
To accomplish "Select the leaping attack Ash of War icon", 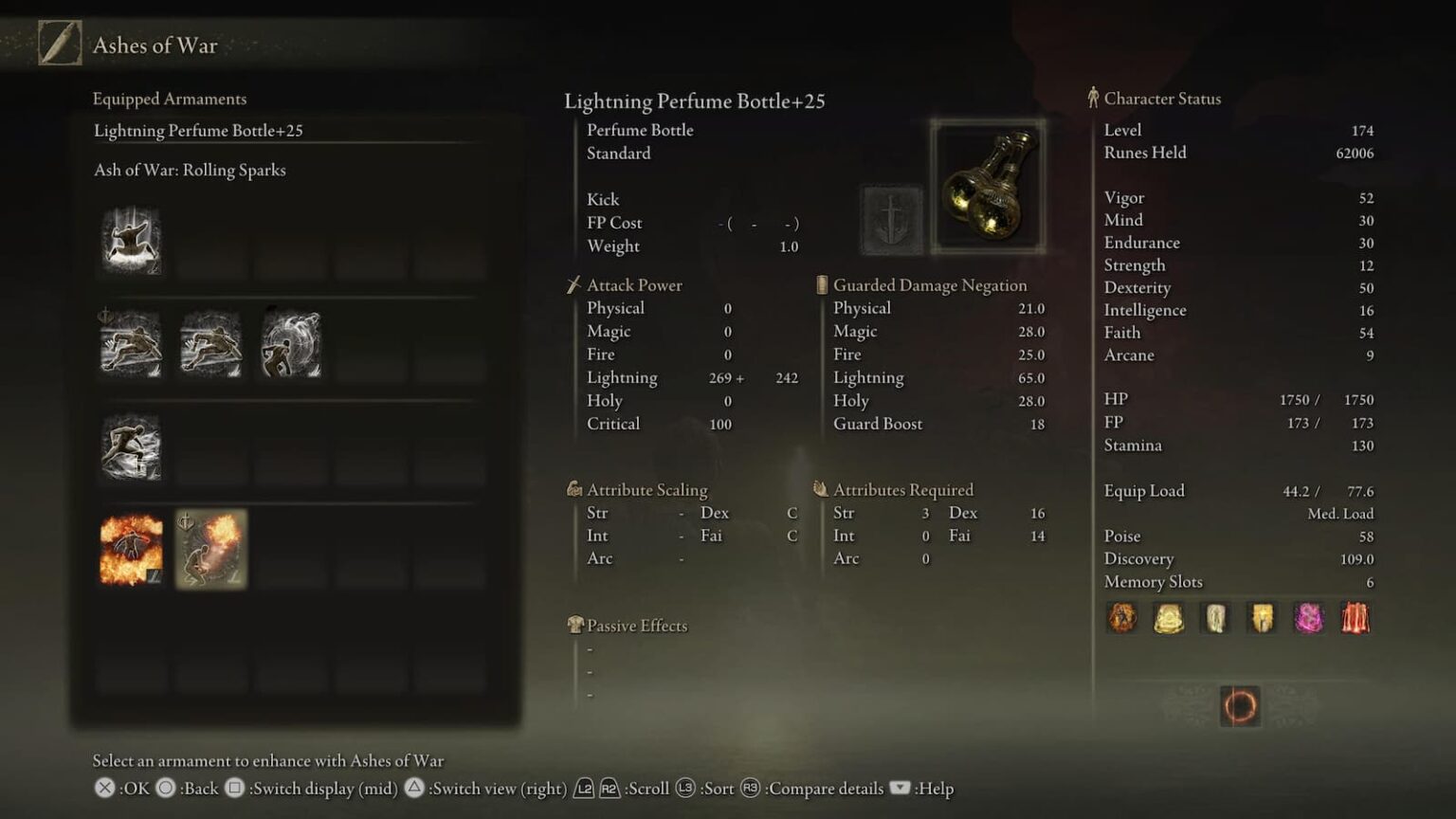I will 131,242.
